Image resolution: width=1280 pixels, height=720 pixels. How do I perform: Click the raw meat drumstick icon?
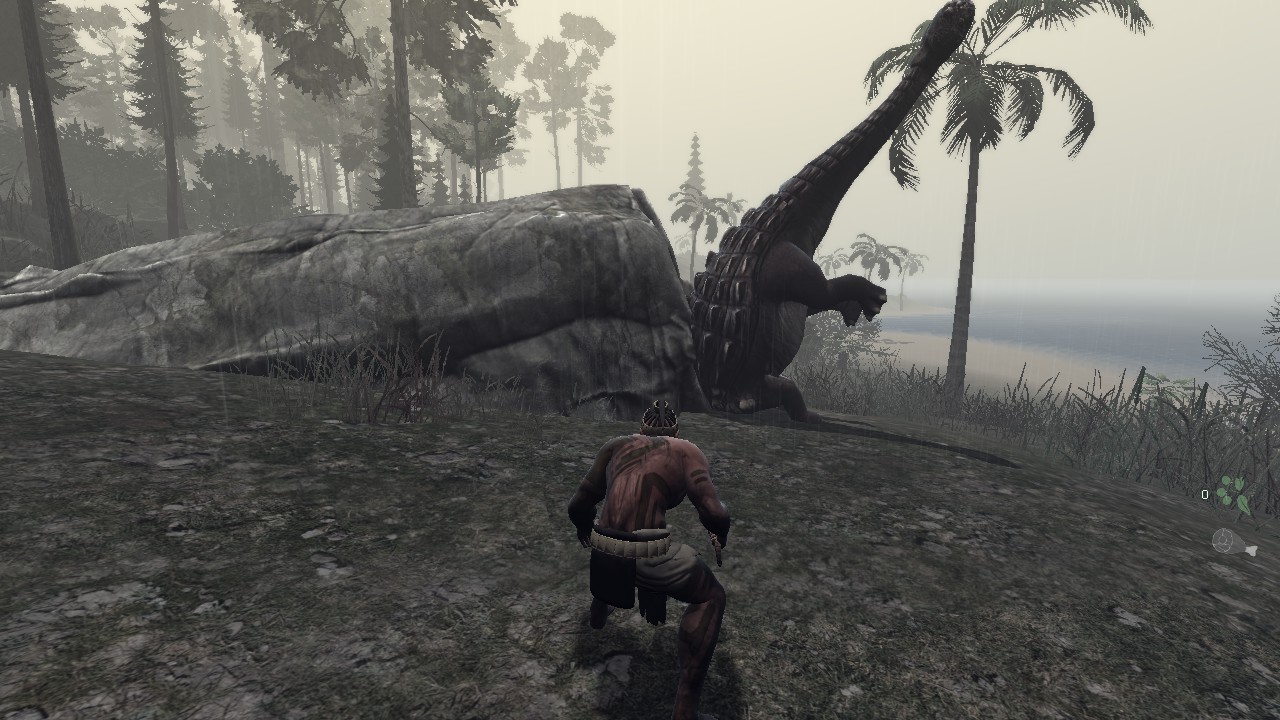[1232, 541]
